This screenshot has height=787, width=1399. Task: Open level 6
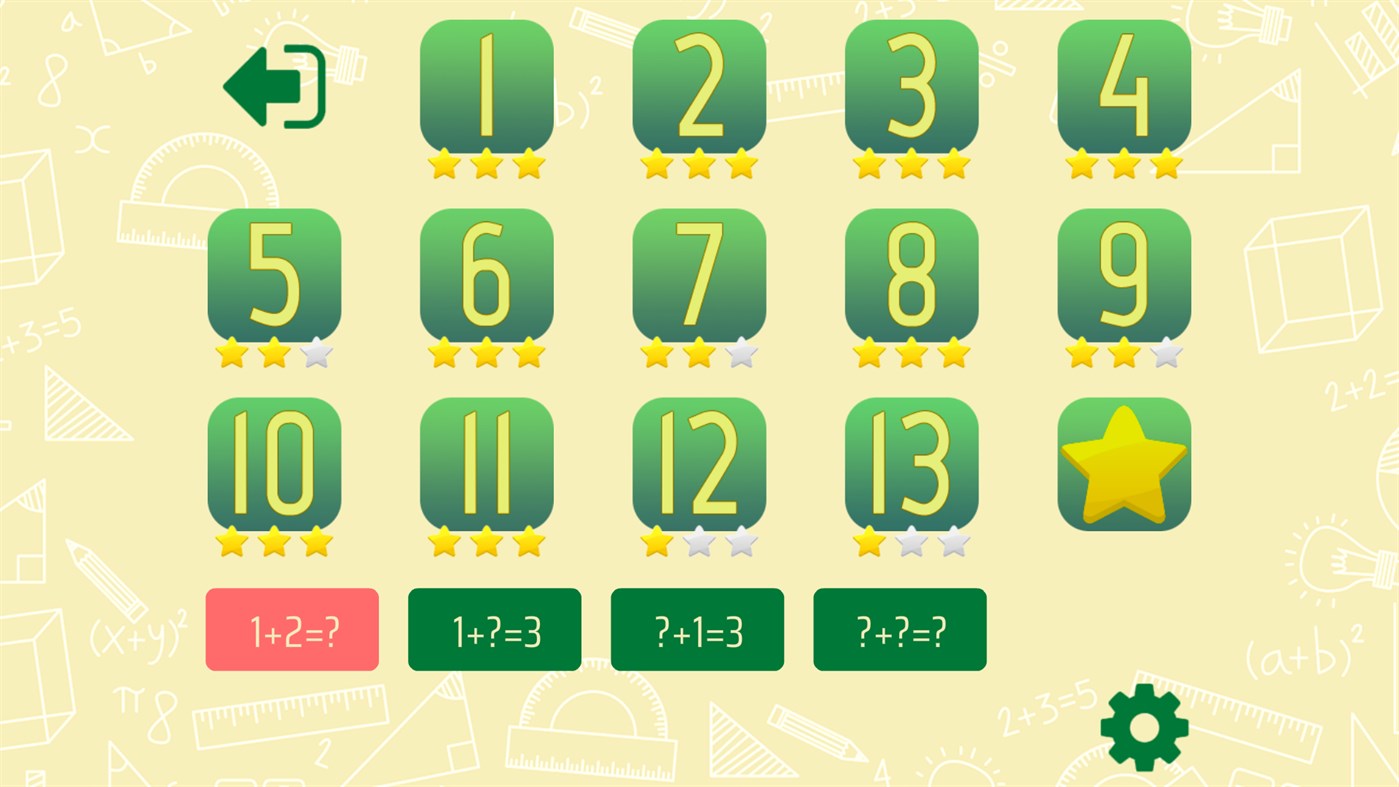(x=486, y=274)
